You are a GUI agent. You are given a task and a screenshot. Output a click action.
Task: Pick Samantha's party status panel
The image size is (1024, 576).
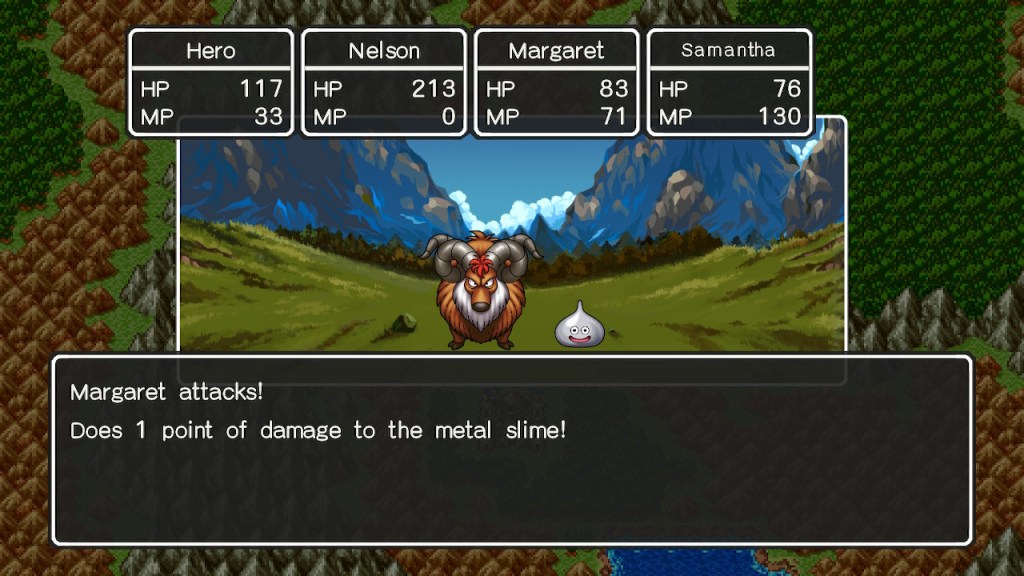(729, 82)
